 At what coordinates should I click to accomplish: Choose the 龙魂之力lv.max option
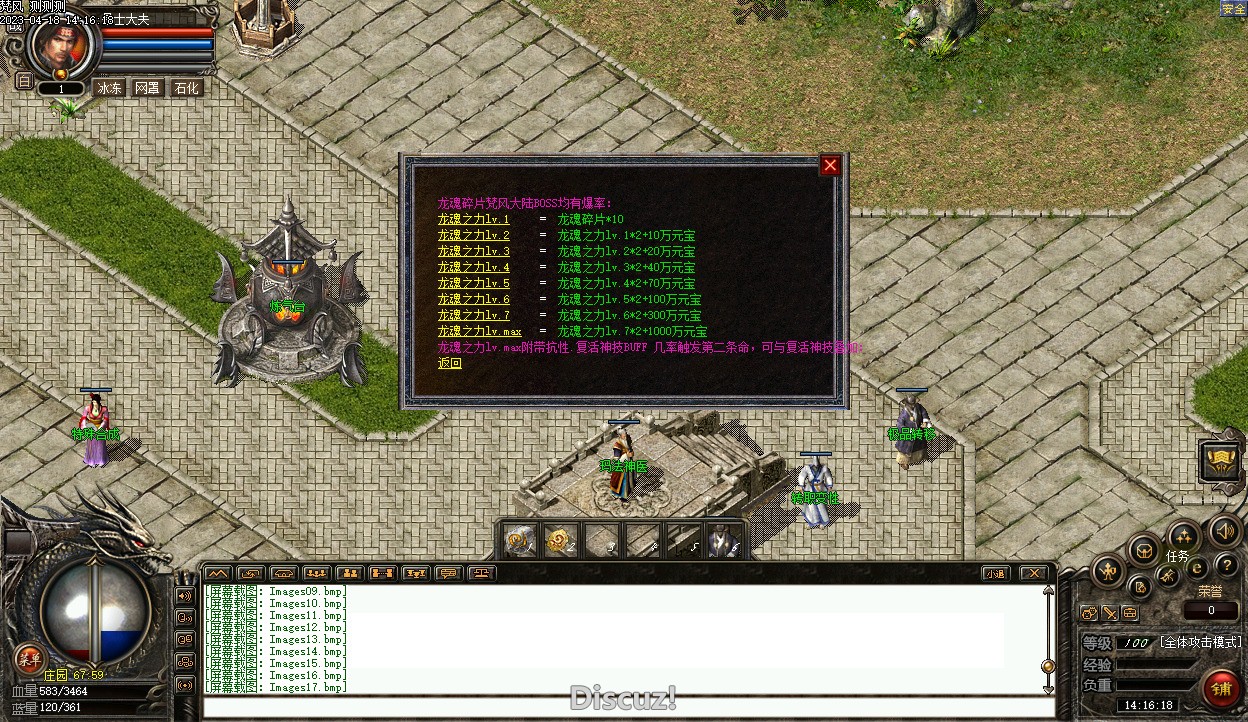click(479, 332)
